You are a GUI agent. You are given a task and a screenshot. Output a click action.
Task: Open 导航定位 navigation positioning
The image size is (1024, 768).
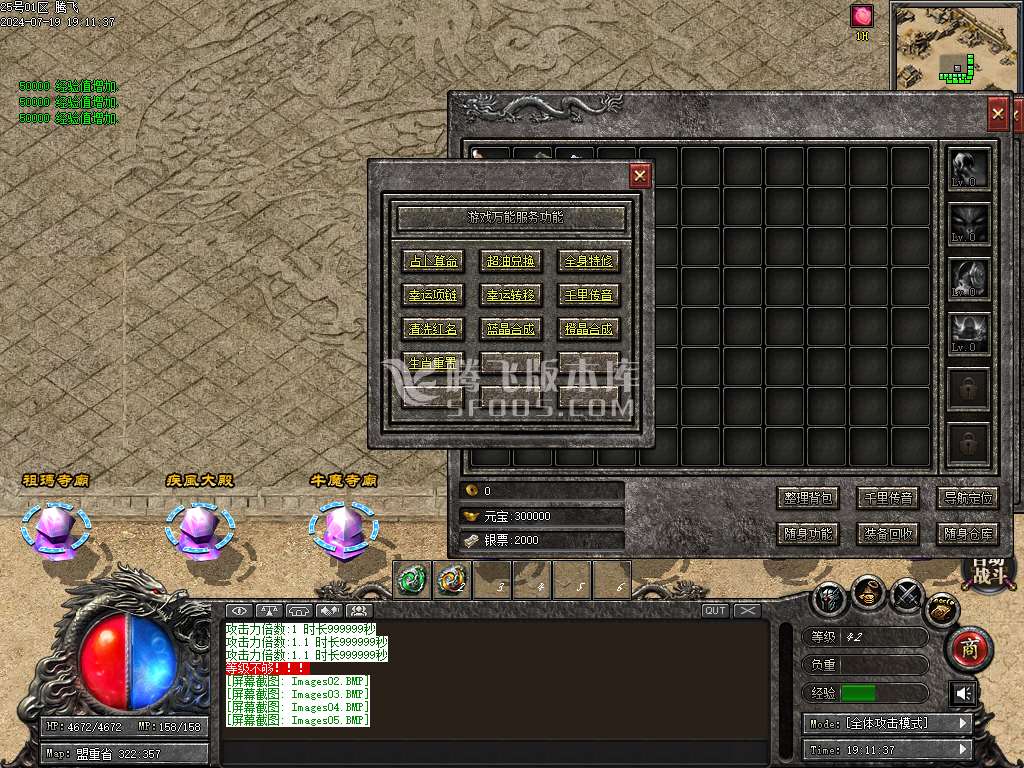tap(967, 497)
